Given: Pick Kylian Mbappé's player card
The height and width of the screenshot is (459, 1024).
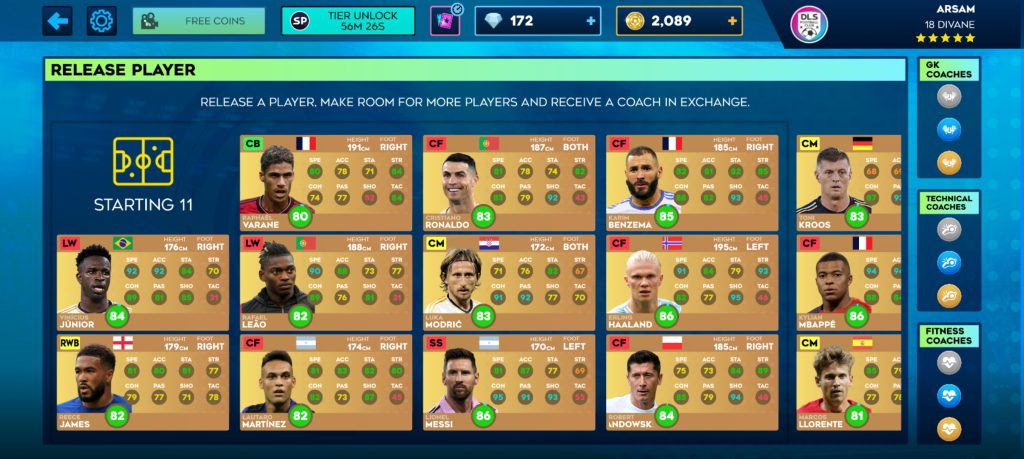Looking at the screenshot, I should (x=848, y=282).
